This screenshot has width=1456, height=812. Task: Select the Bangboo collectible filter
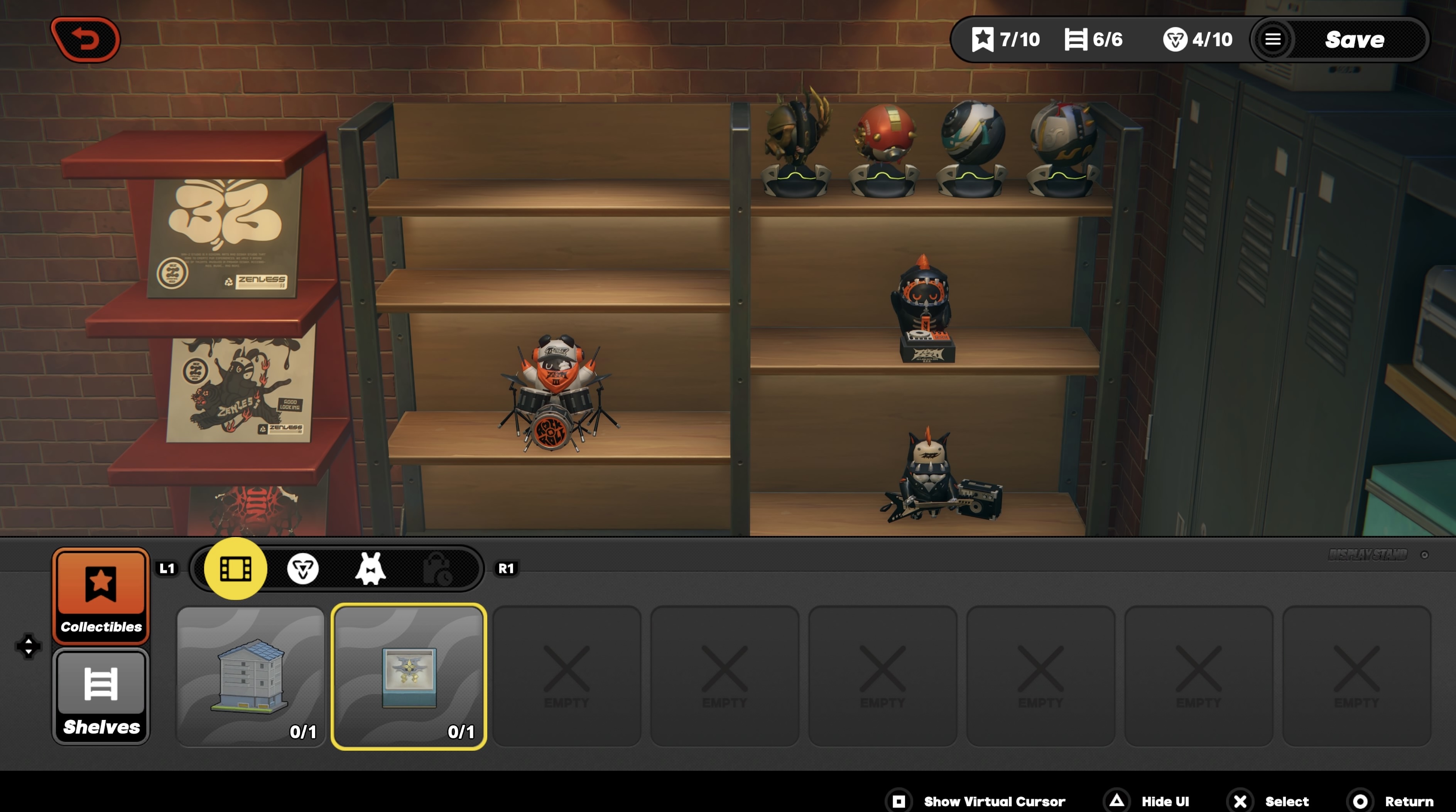[x=372, y=568]
